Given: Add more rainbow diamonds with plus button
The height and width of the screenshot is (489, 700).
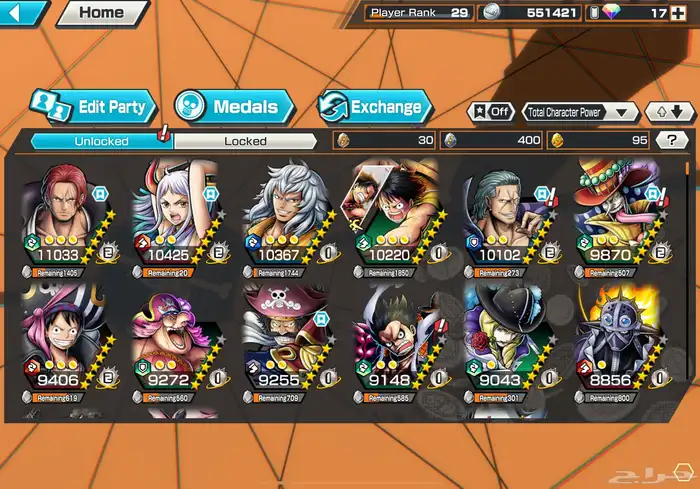Looking at the screenshot, I should coord(686,13).
